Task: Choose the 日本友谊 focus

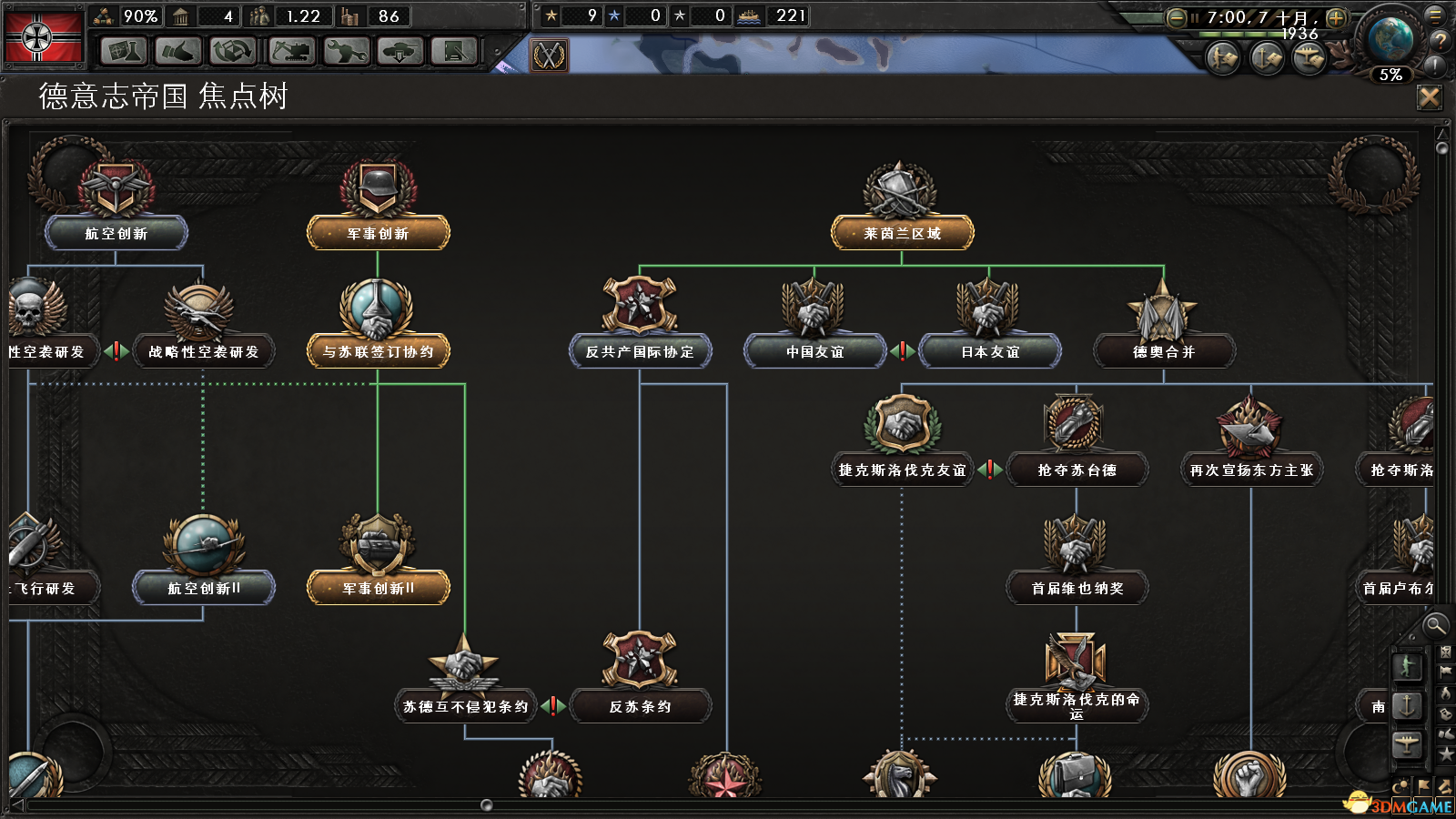Action: pos(989,351)
